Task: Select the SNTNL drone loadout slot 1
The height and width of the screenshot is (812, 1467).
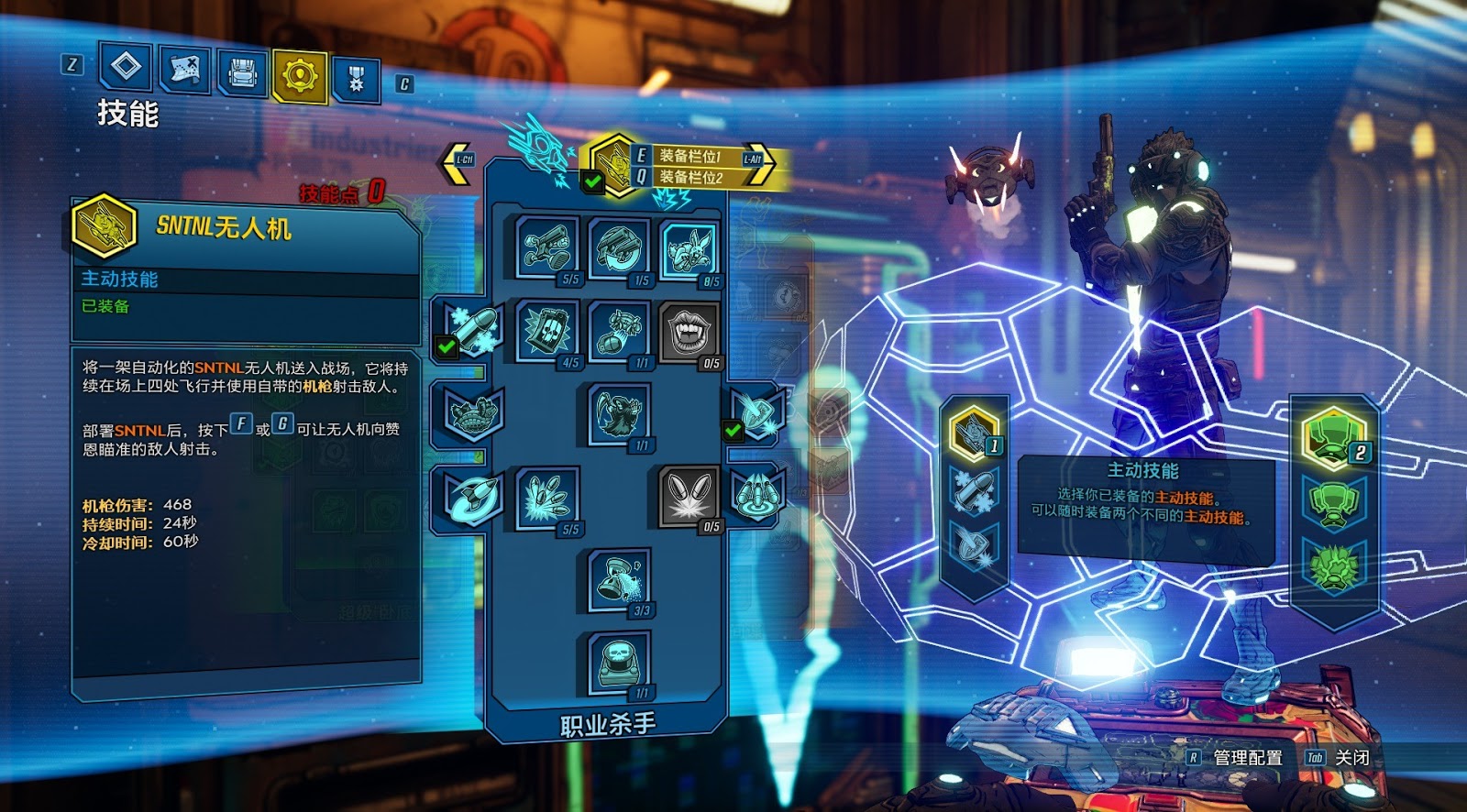Action: [x=973, y=433]
